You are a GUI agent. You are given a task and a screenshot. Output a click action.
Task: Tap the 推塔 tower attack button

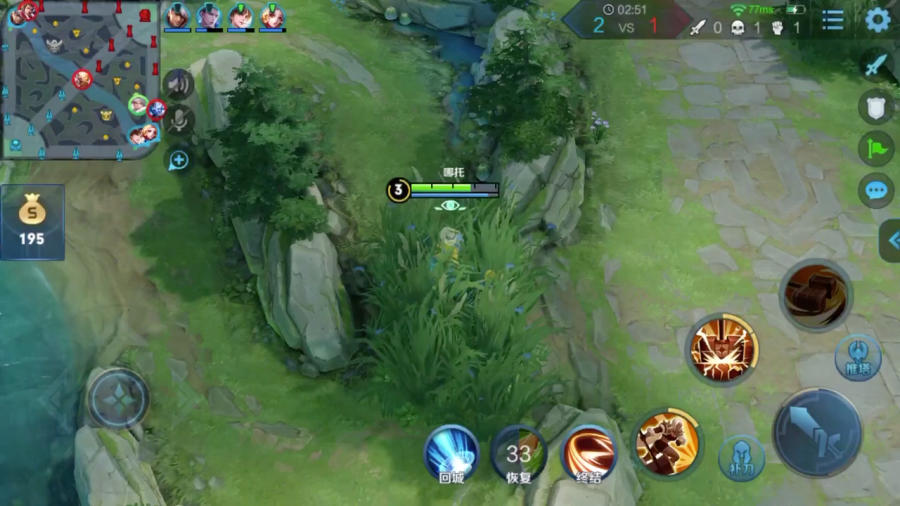858,356
